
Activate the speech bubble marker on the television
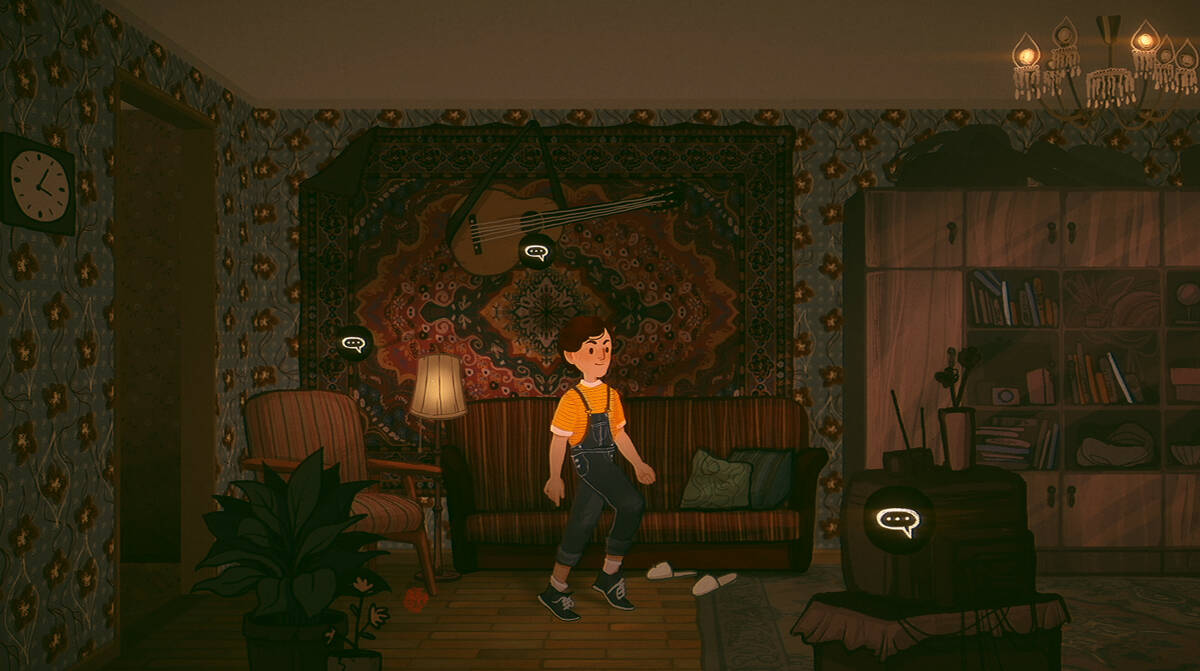pyautogui.click(x=897, y=520)
